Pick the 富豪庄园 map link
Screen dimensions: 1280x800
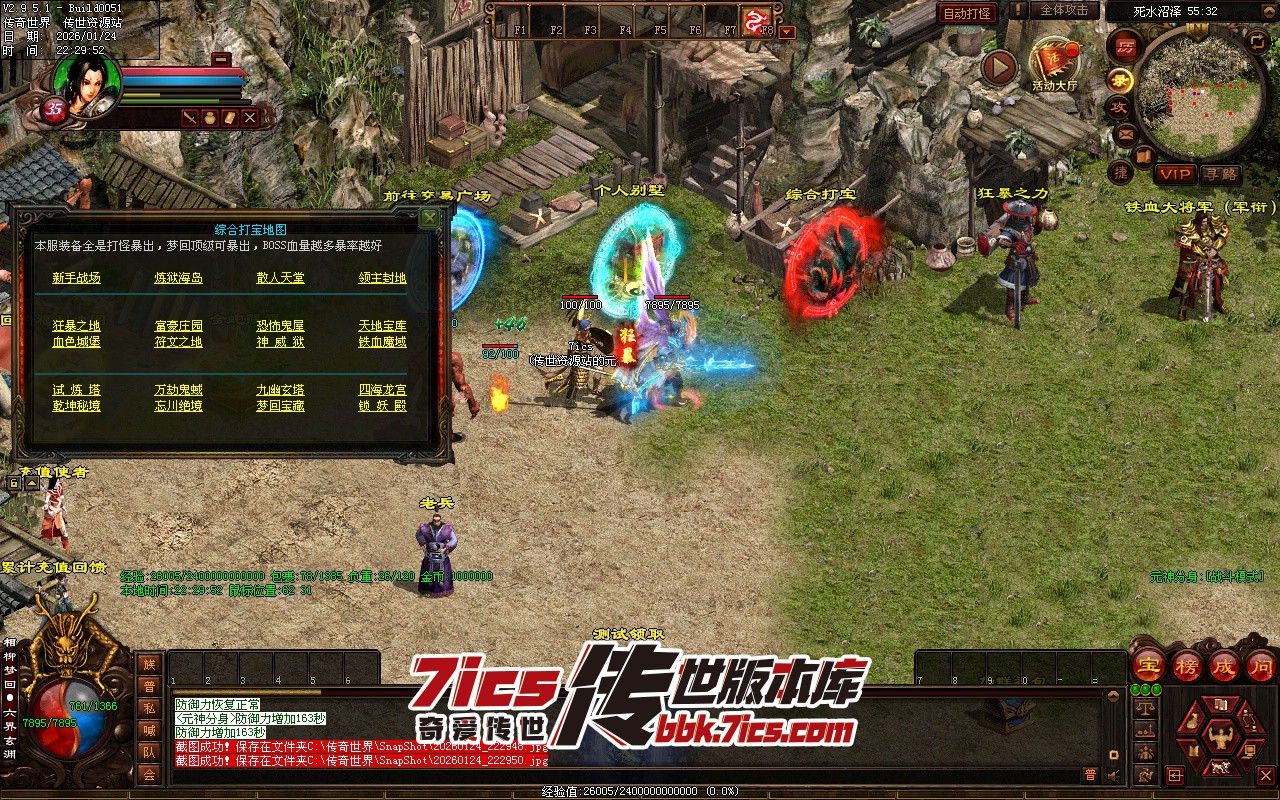pyautogui.click(x=178, y=326)
